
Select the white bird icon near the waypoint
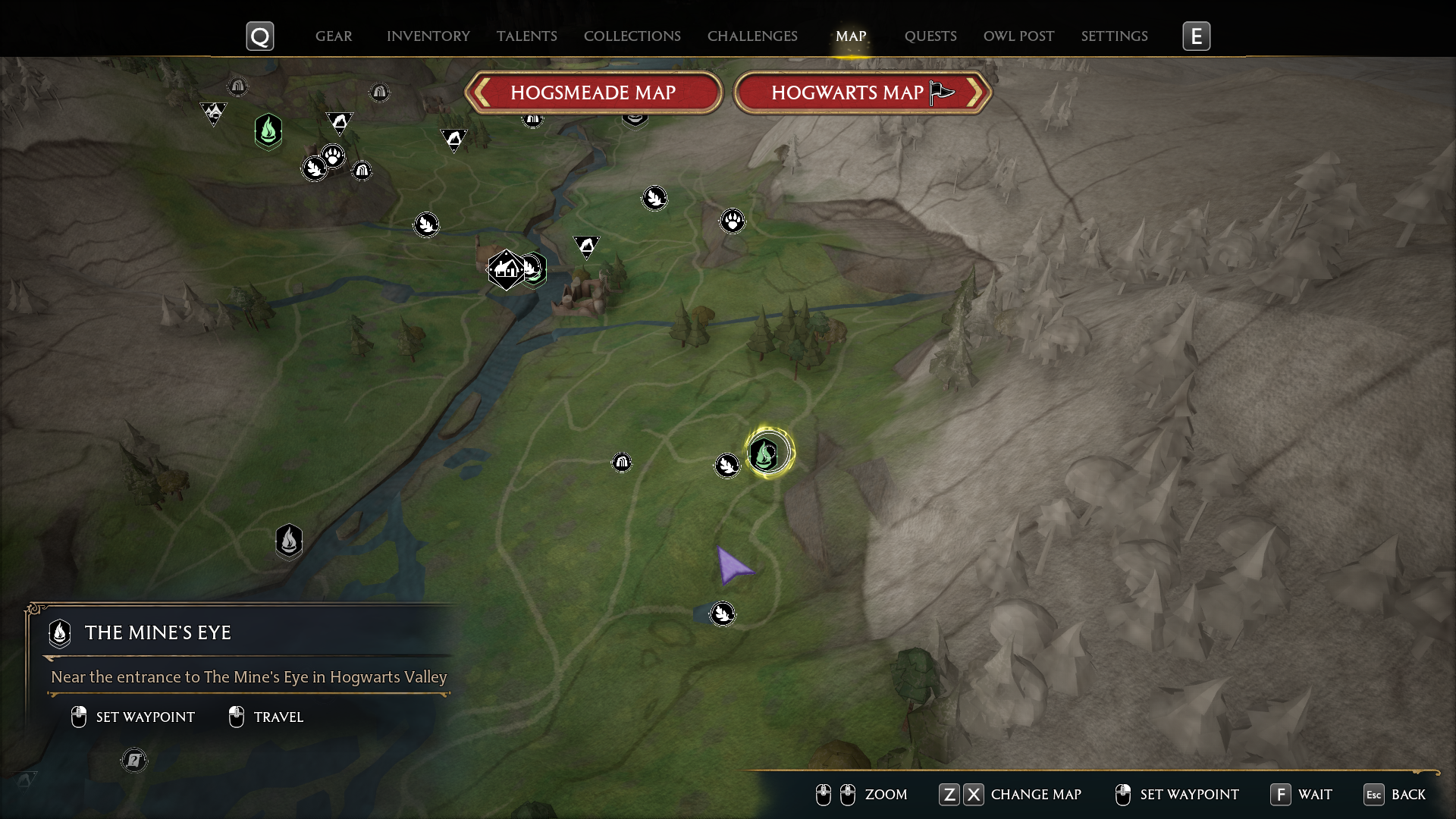pyautogui.click(x=726, y=466)
